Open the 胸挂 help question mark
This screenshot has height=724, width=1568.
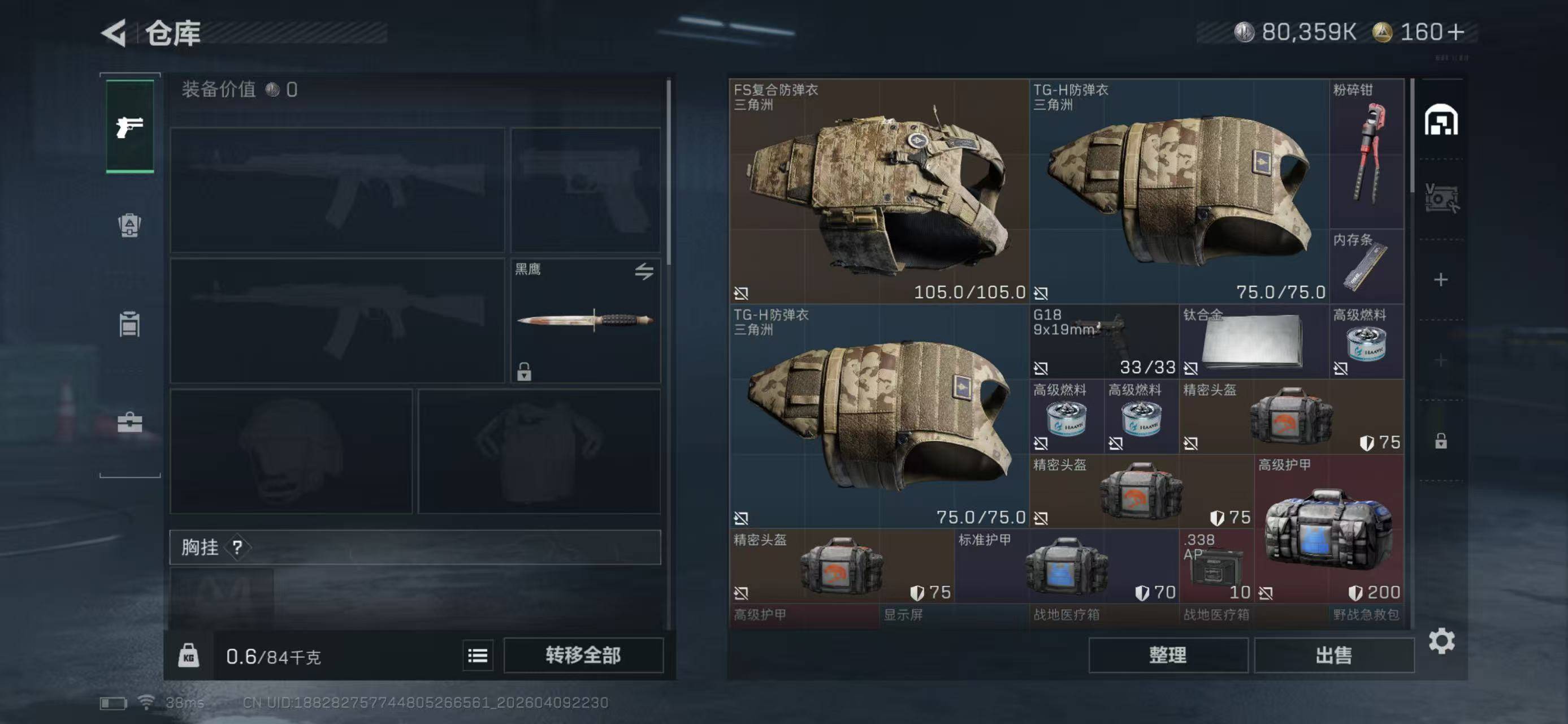point(237,548)
